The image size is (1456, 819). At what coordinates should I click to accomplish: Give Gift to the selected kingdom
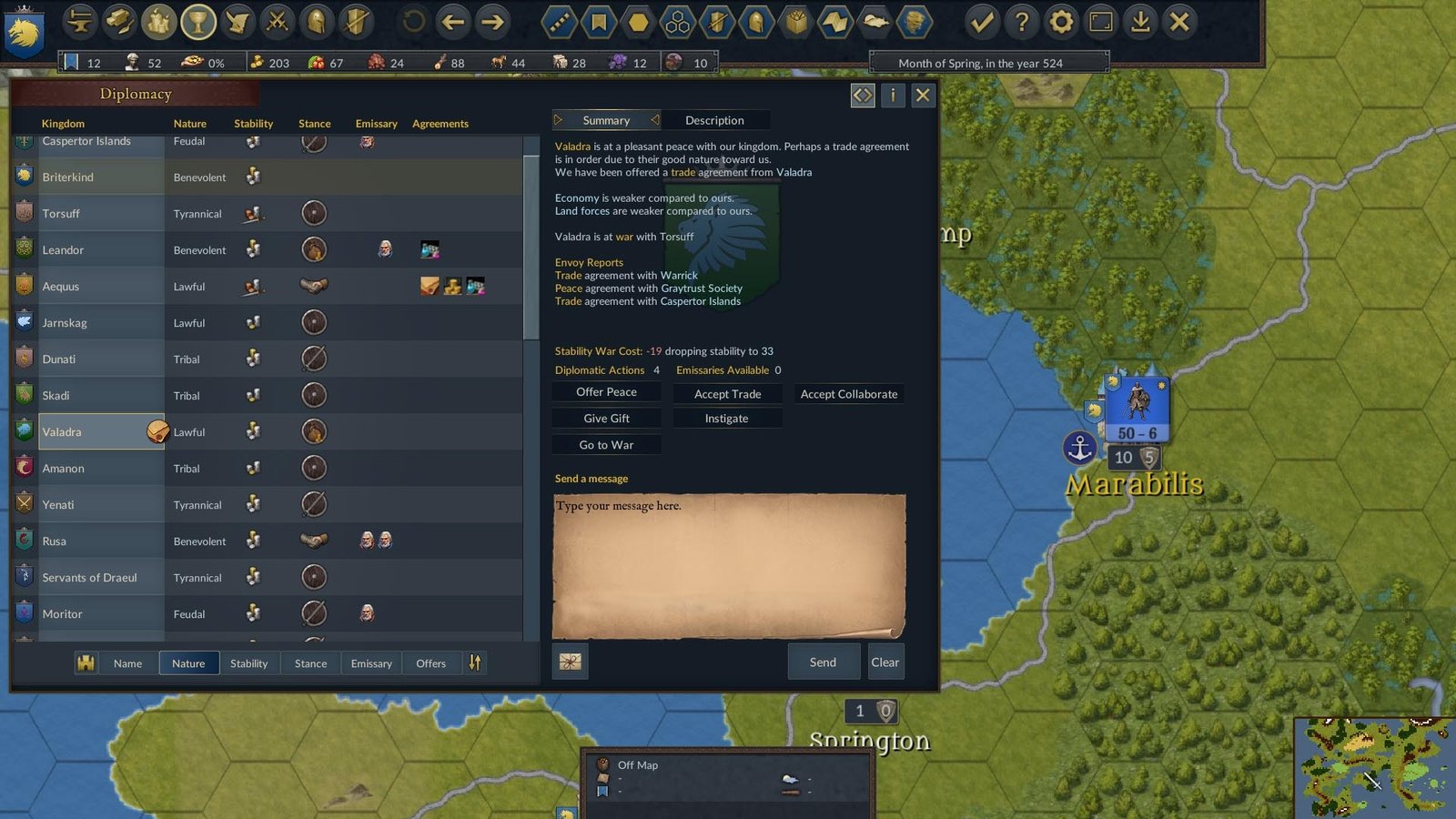606,419
